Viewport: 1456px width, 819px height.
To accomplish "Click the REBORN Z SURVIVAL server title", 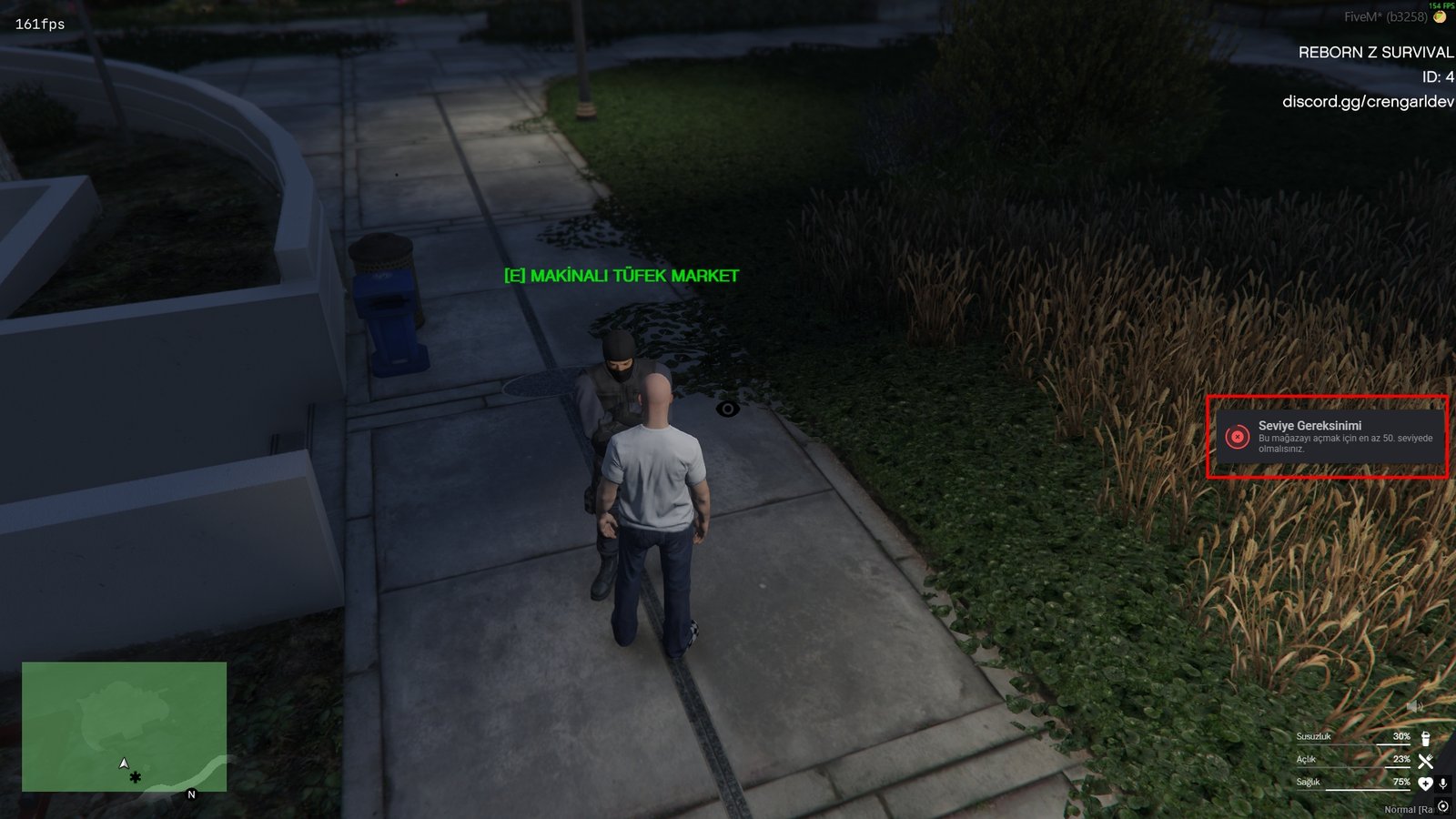I will click(x=1375, y=53).
